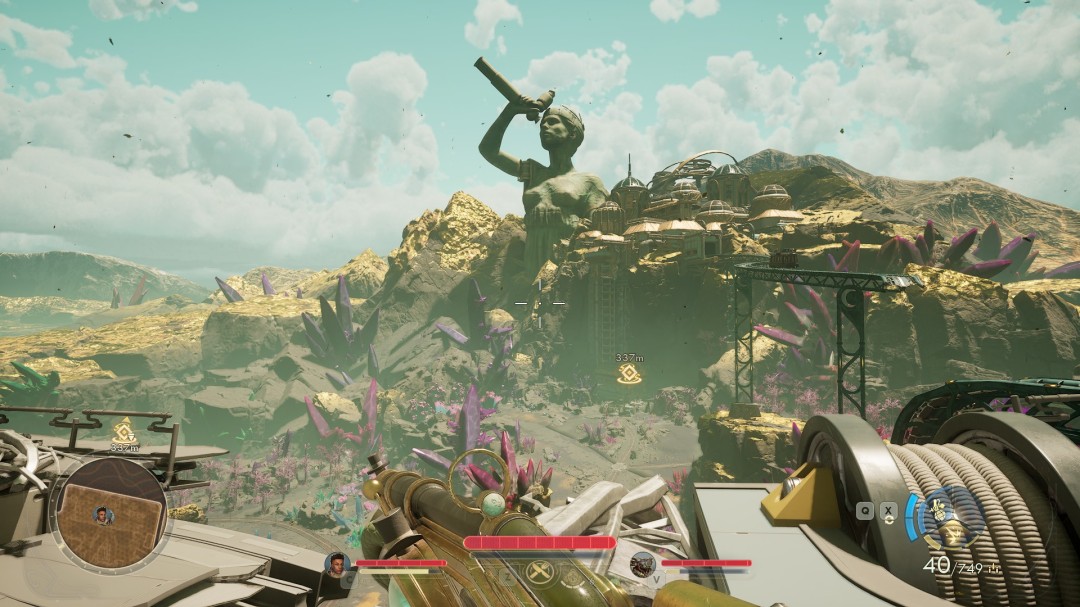Select the companion portrait on the minimap

(x=102, y=515)
